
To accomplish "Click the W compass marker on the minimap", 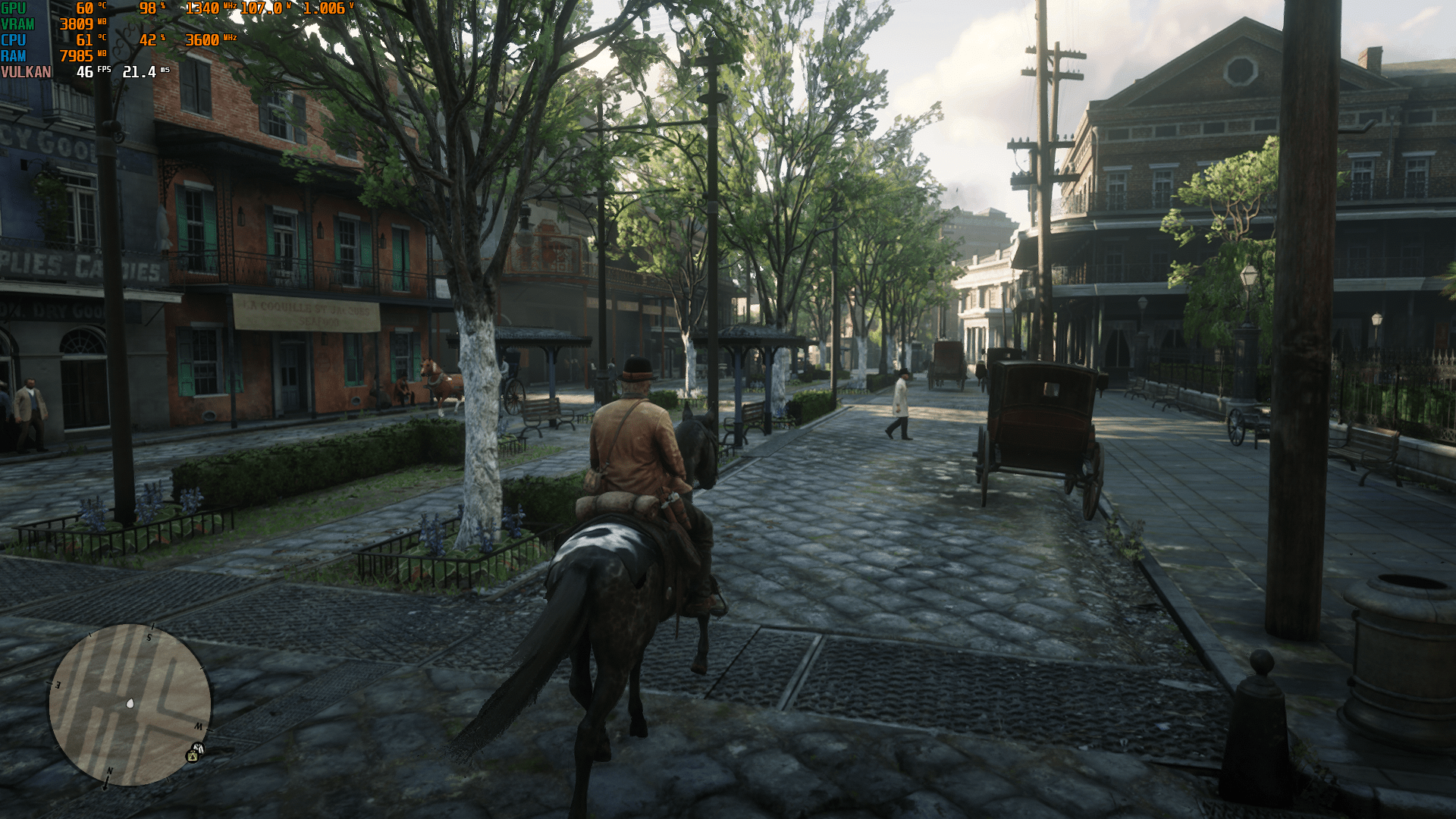I will click(199, 726).
